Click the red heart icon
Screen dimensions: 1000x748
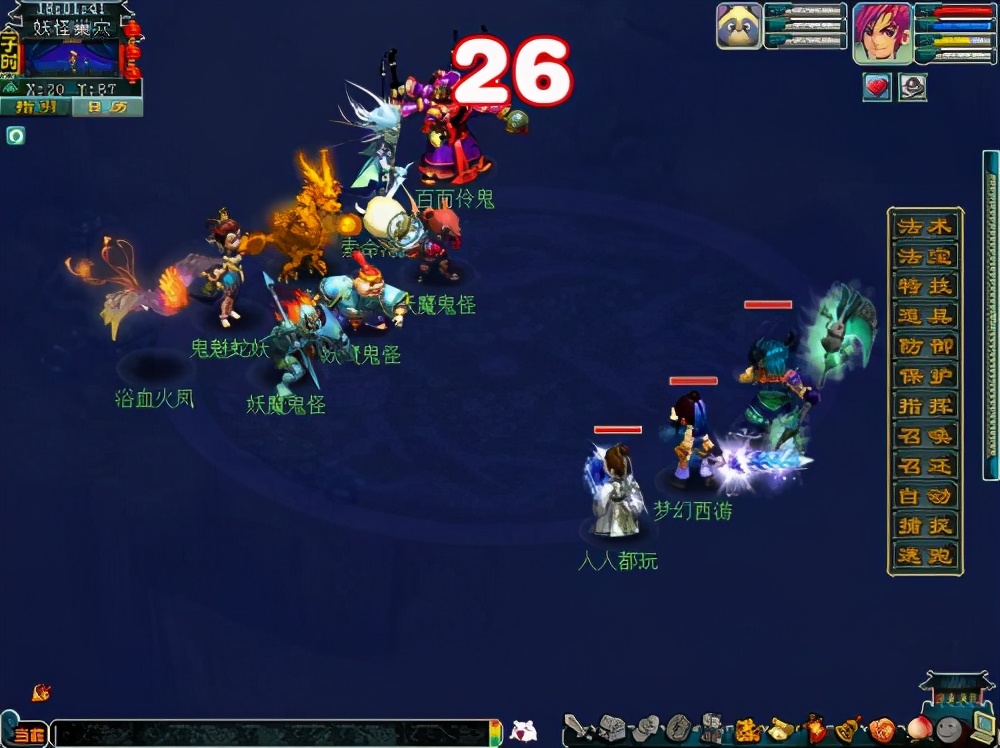[x=877, y=87]
